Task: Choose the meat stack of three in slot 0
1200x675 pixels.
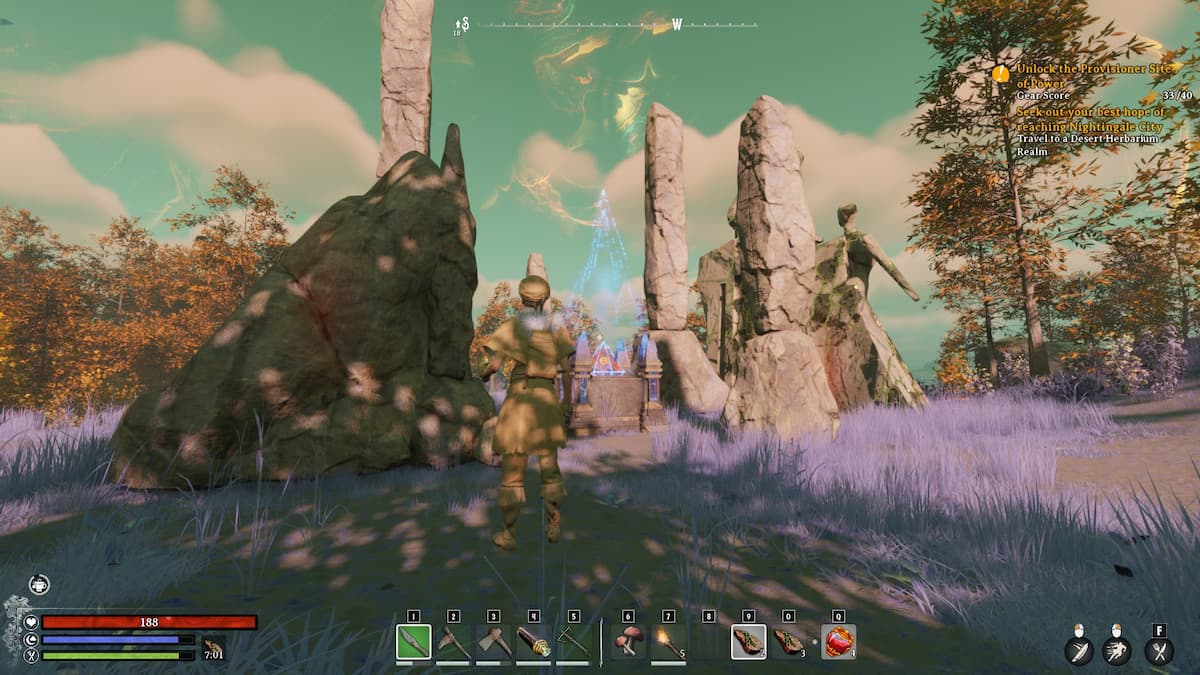Action: [x=788, y=642]
